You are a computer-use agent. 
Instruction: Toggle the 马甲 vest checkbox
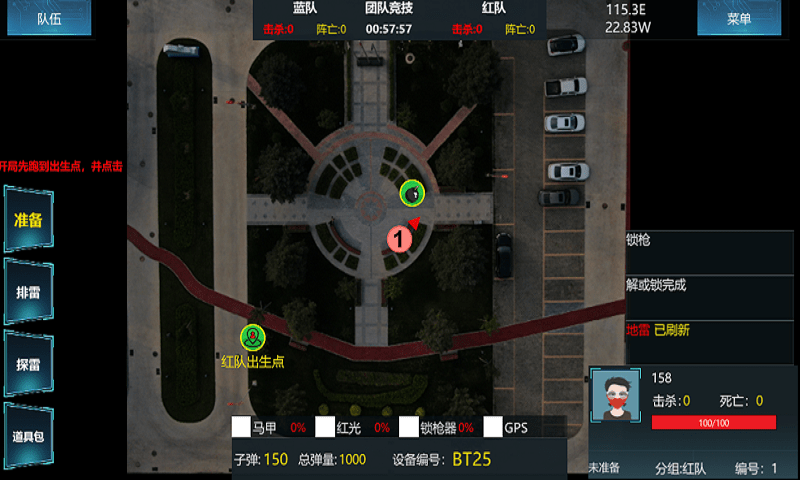241,427
